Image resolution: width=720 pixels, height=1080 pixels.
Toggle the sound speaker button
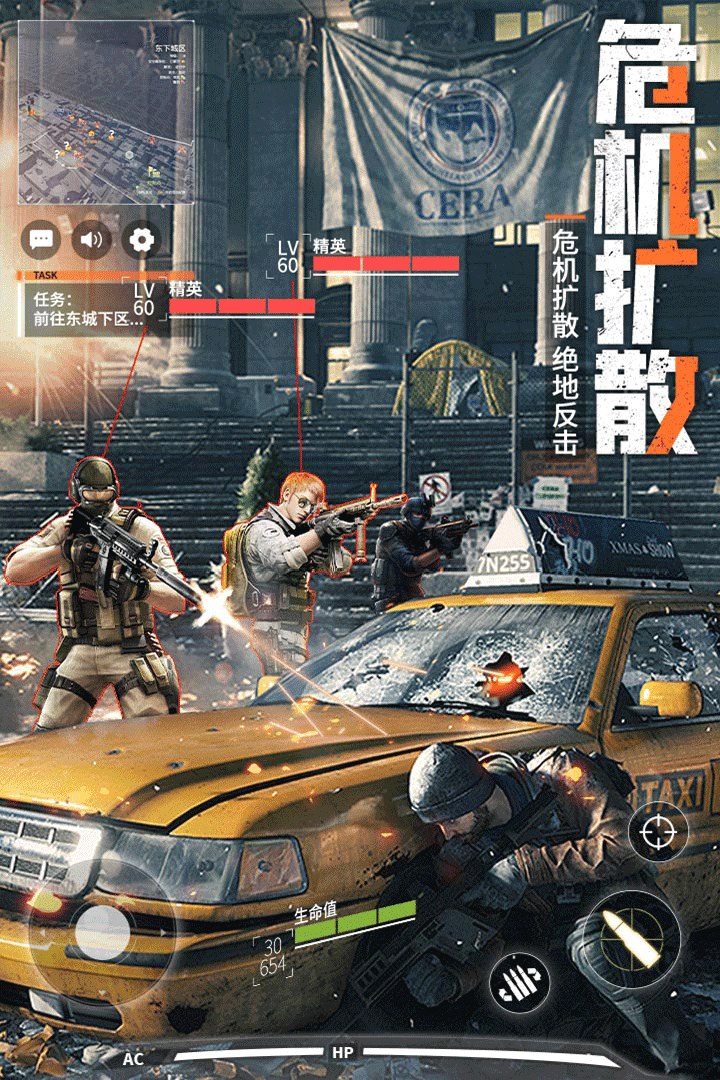92,240
